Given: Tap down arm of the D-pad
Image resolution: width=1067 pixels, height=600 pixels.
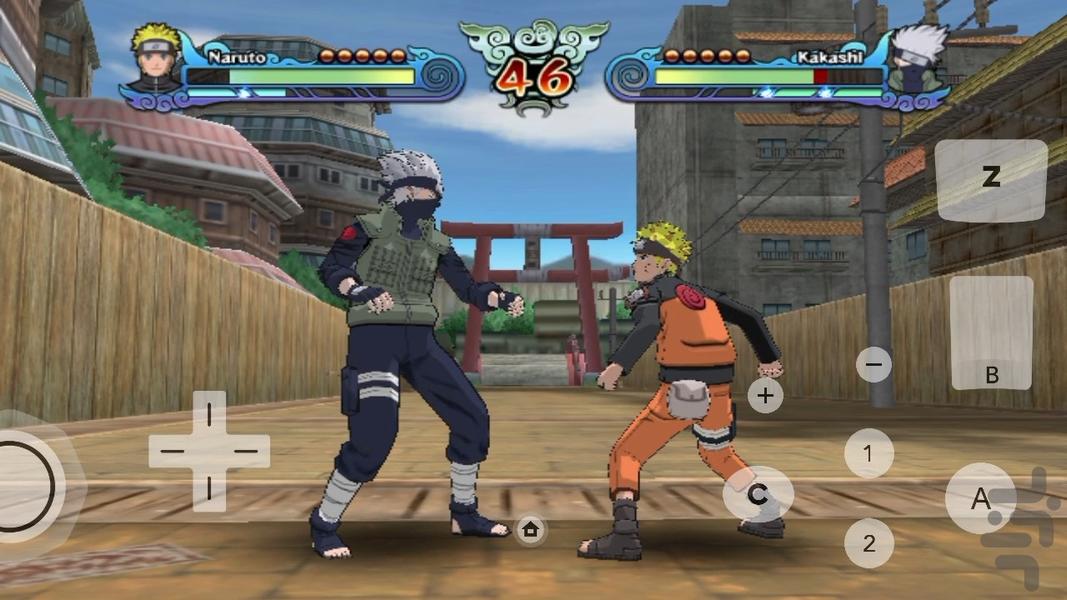Looking at the screenshot, I should (x=209, y=489).
